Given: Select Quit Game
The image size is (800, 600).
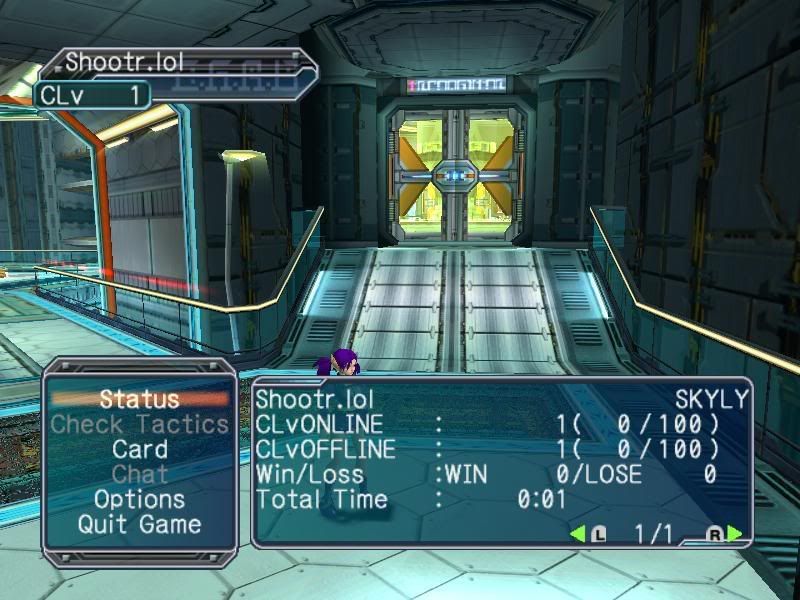Looking at the screenshot, I should 139,524.
